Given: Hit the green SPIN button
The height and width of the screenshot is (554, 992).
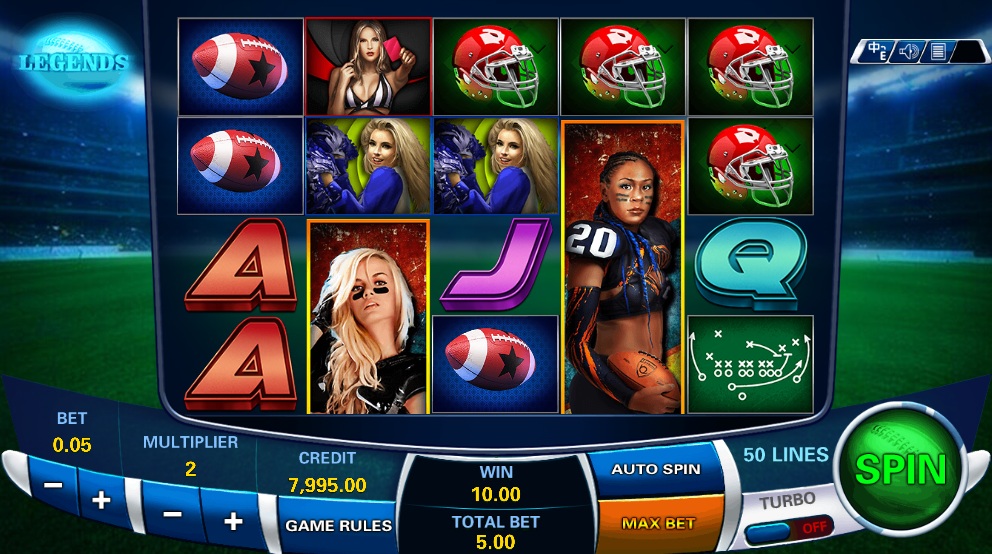Looking at the screenshot, I should 900,469.
